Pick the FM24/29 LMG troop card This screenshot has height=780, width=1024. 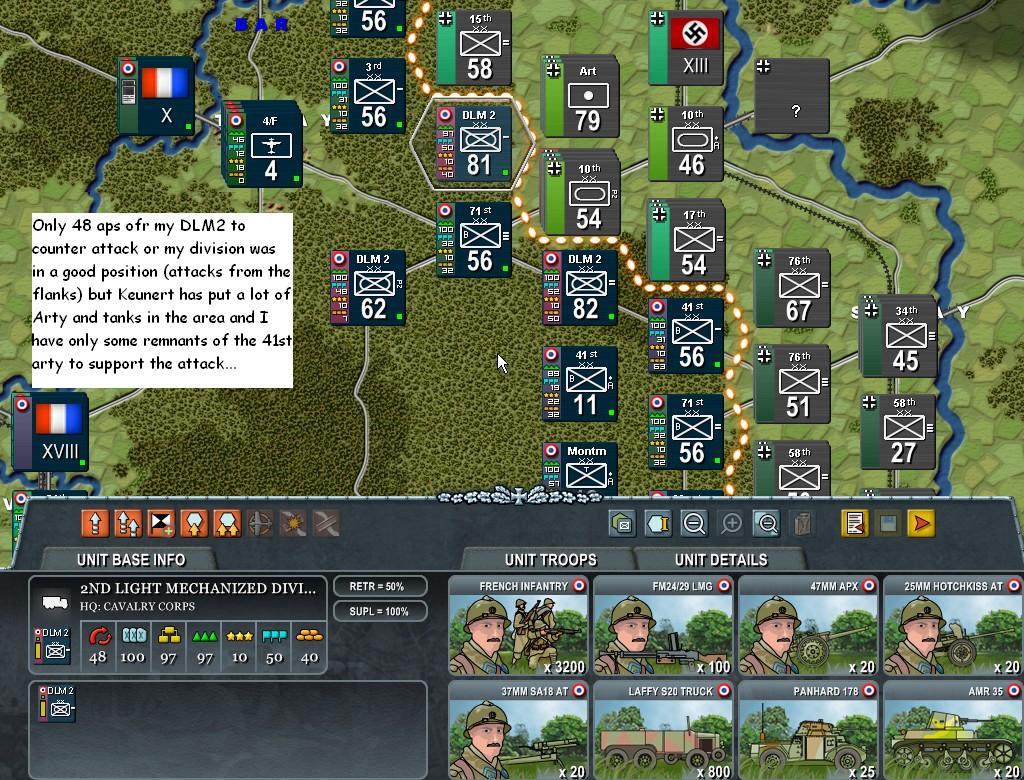[x=663, y=626]
